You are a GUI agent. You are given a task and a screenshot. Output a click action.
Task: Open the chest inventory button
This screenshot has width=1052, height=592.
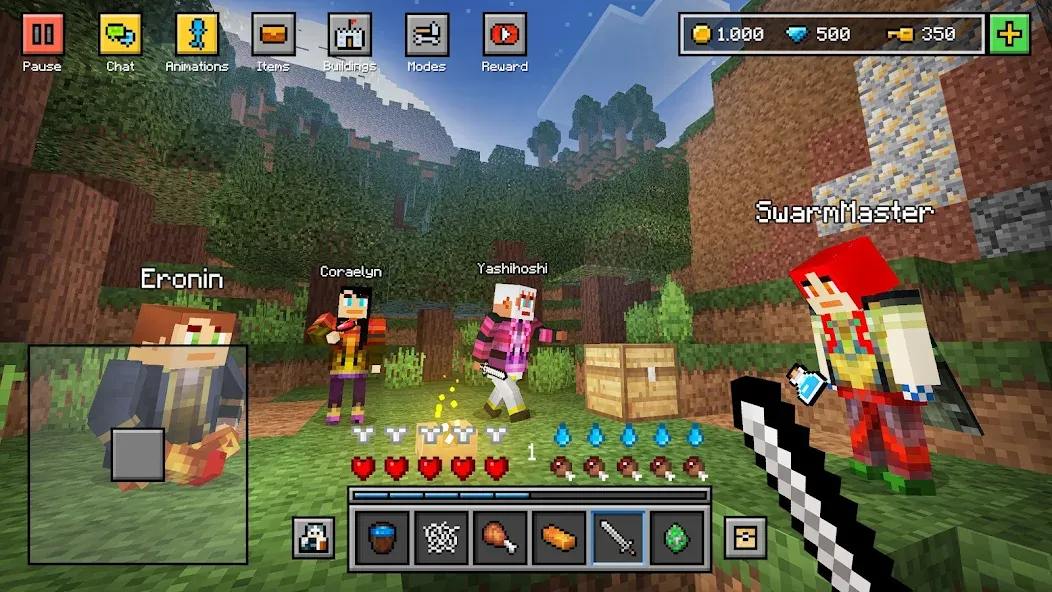745,538
